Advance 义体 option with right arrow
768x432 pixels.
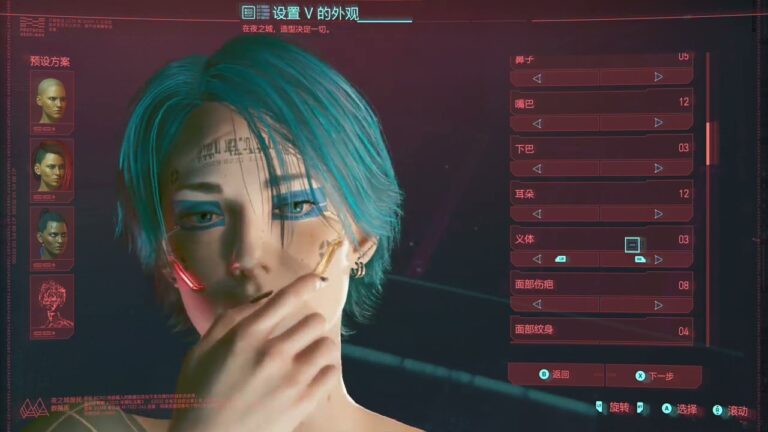[x=658, y=259]
